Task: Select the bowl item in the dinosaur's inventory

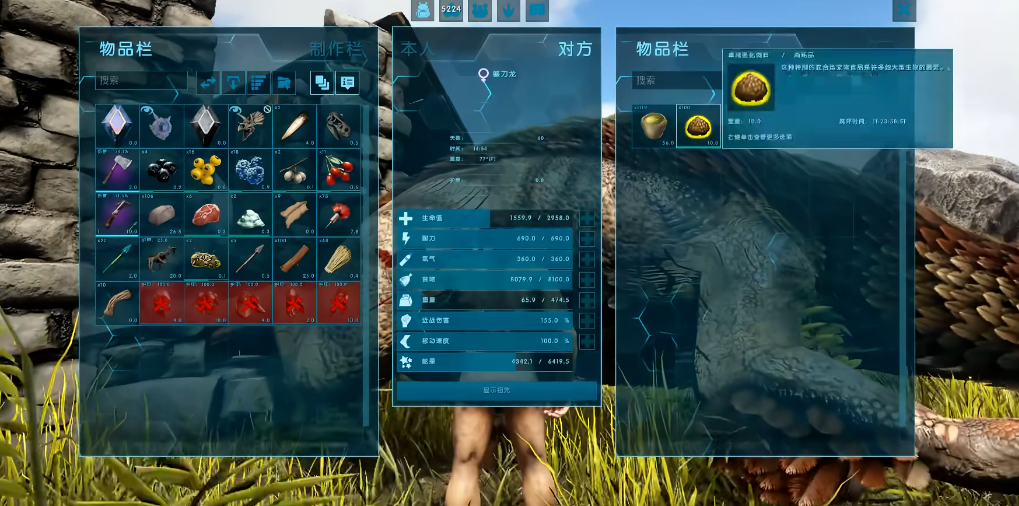Action: tap(655, 124)
